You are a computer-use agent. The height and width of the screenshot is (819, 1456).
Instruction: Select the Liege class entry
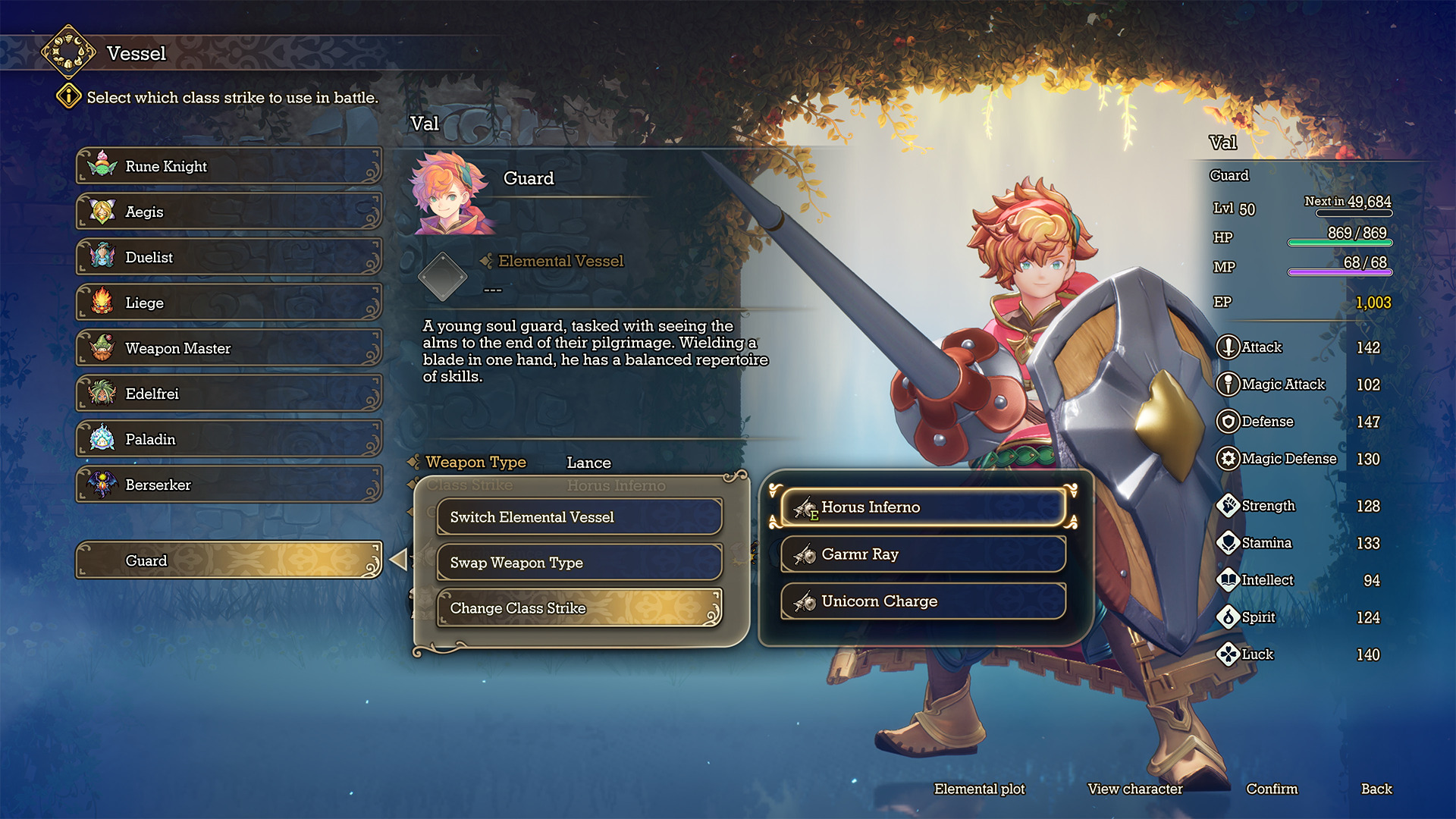click(x=228, y=303)
